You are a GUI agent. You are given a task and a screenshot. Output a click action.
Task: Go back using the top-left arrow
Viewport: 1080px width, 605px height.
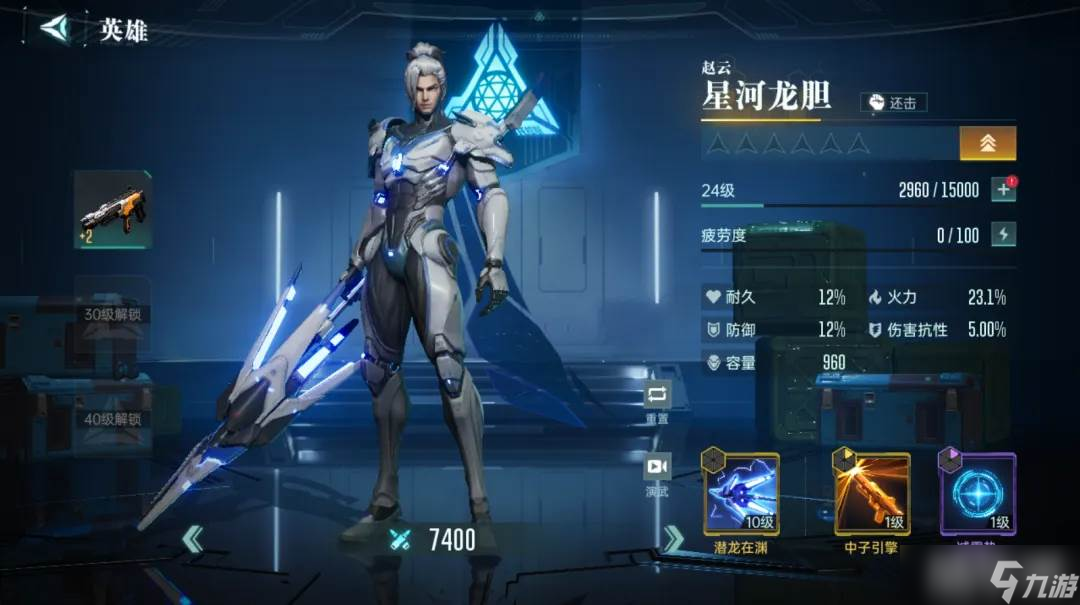(x=57, y=28)
